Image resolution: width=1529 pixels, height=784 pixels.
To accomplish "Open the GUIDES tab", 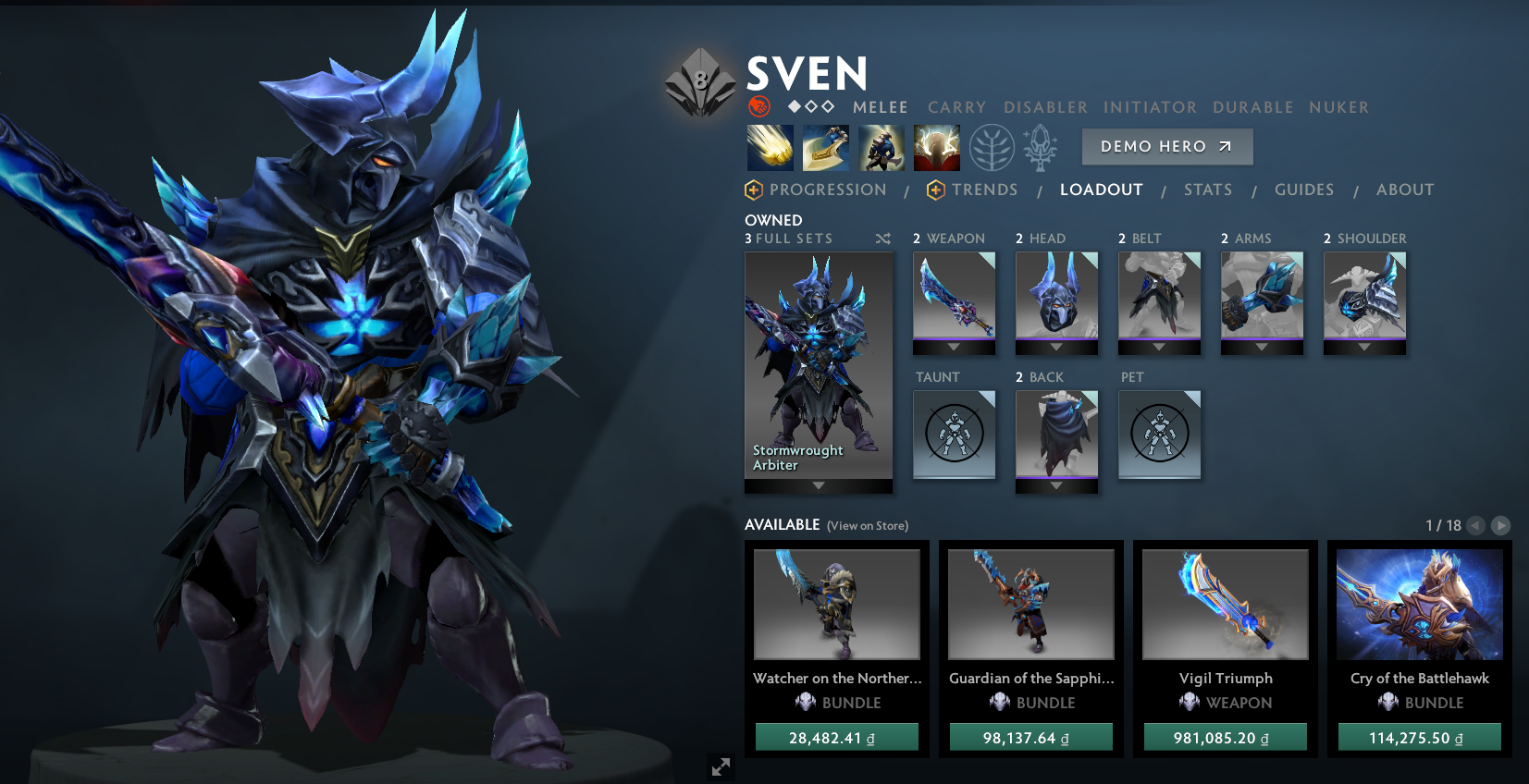I will point(1304,190).
